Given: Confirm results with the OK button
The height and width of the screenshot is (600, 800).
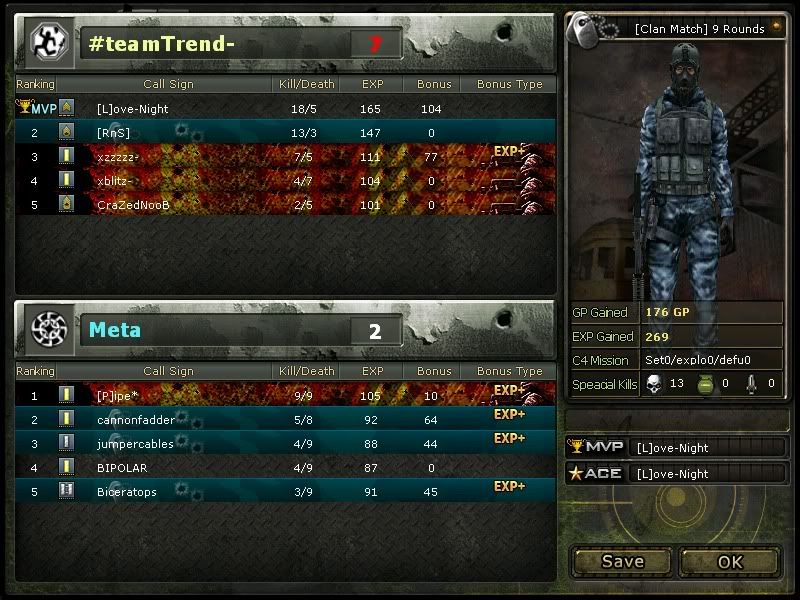Looking at the screenshot, I should [730, 561].
